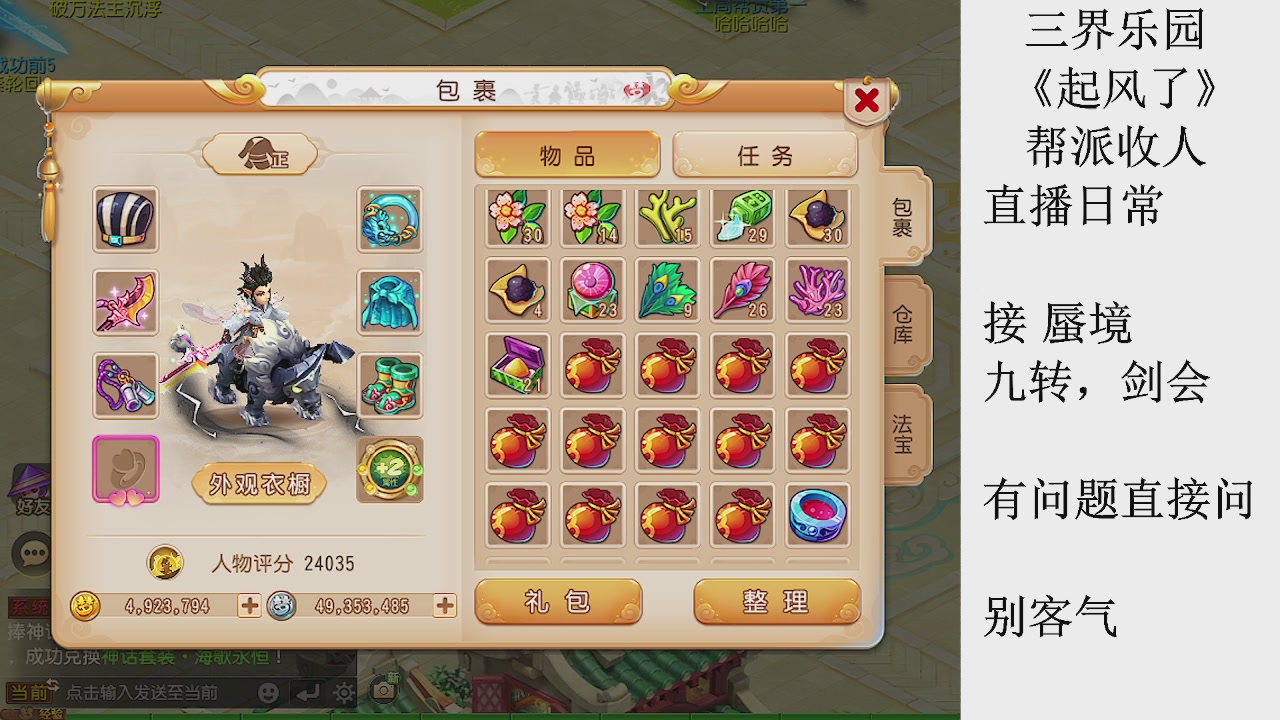Screen dimensions: 1280x720
Task: Switch chat channel via 当前 selector
Action: pos(32,691)
